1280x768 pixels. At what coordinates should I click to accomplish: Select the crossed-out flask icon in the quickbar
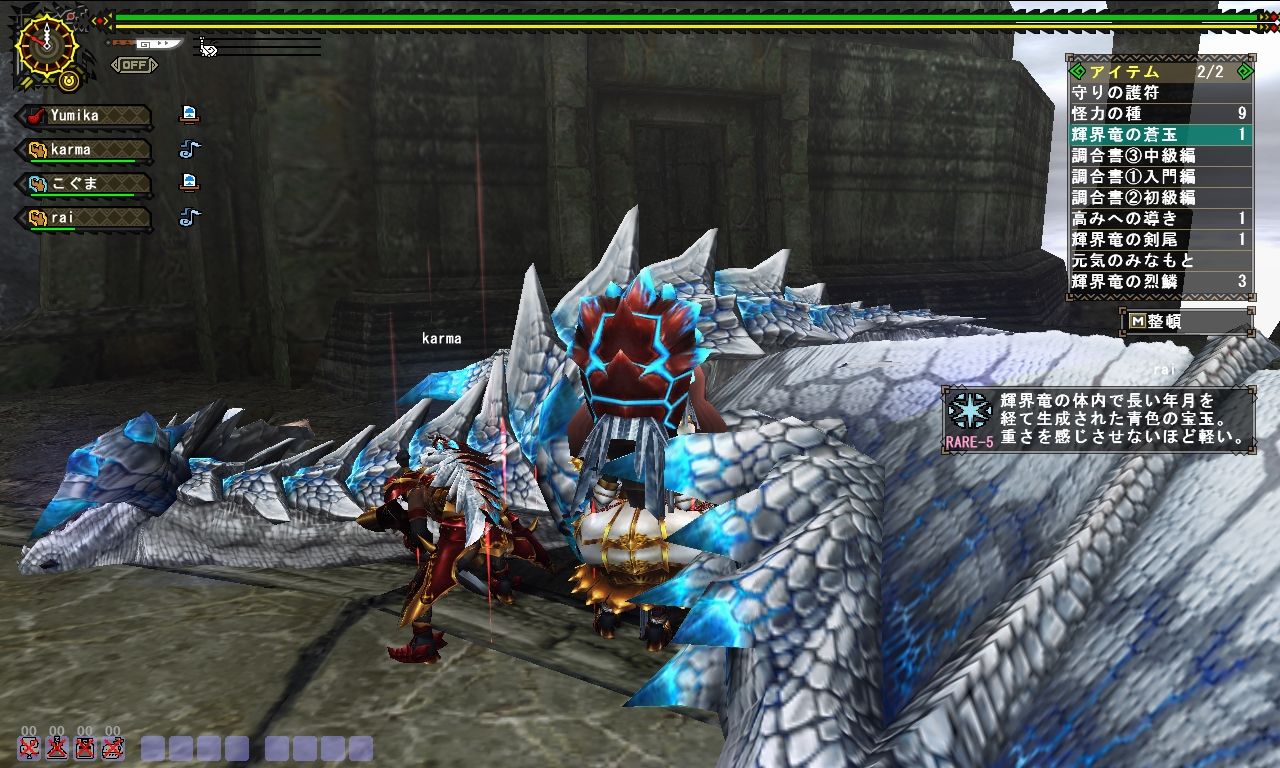[58, 748]
